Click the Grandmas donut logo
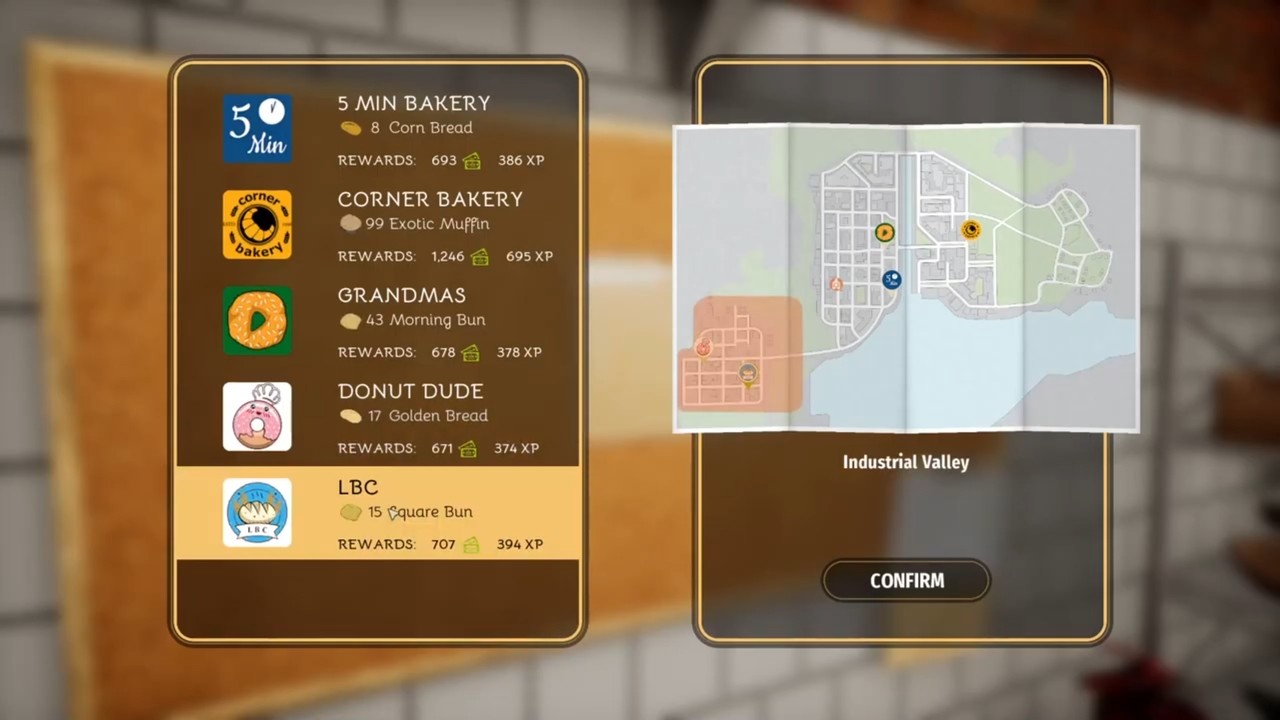1280x720 pixels. pos(257,320)
